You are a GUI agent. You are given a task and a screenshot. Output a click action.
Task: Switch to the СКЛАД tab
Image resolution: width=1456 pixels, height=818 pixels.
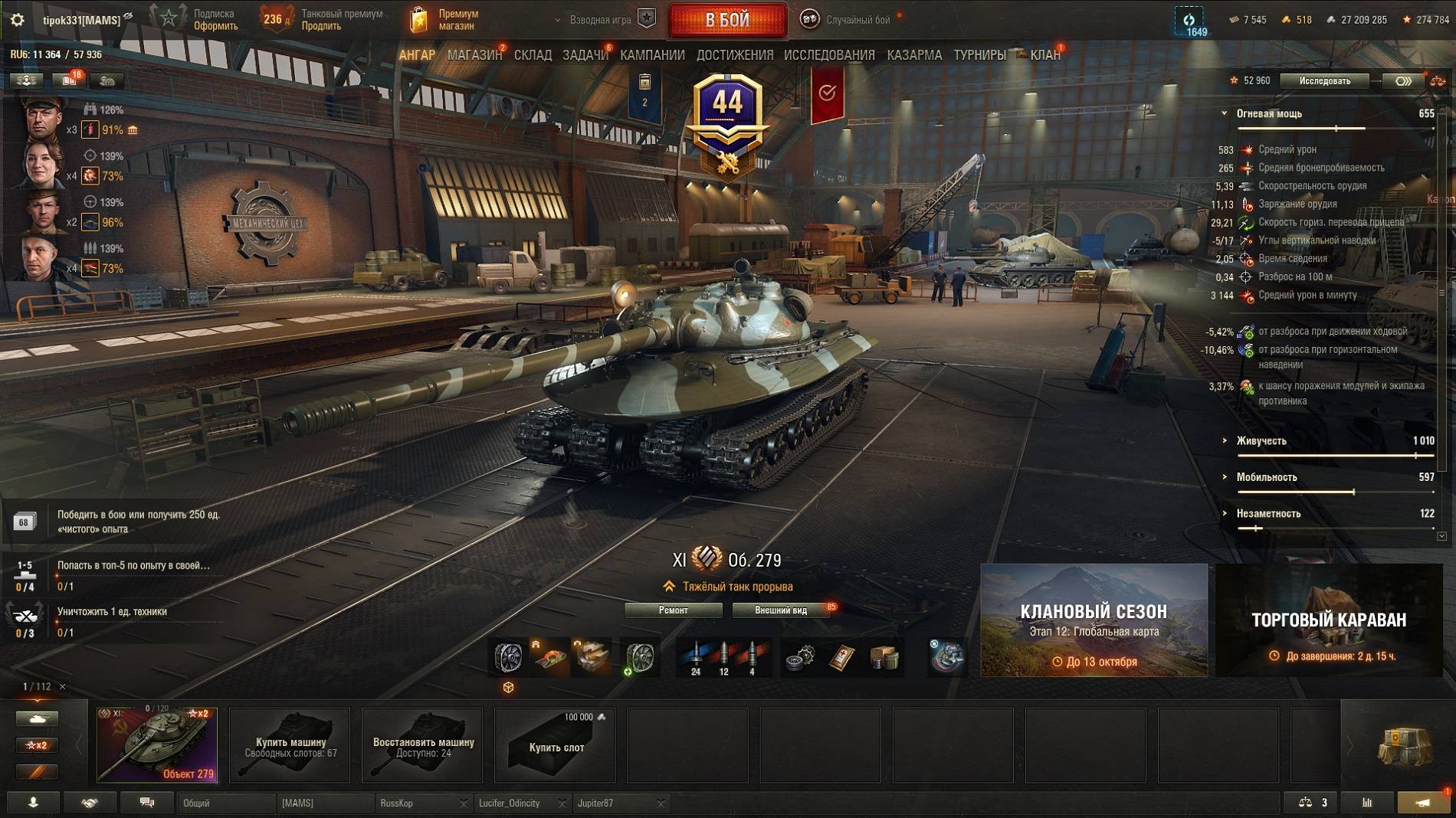coord(533,55)
